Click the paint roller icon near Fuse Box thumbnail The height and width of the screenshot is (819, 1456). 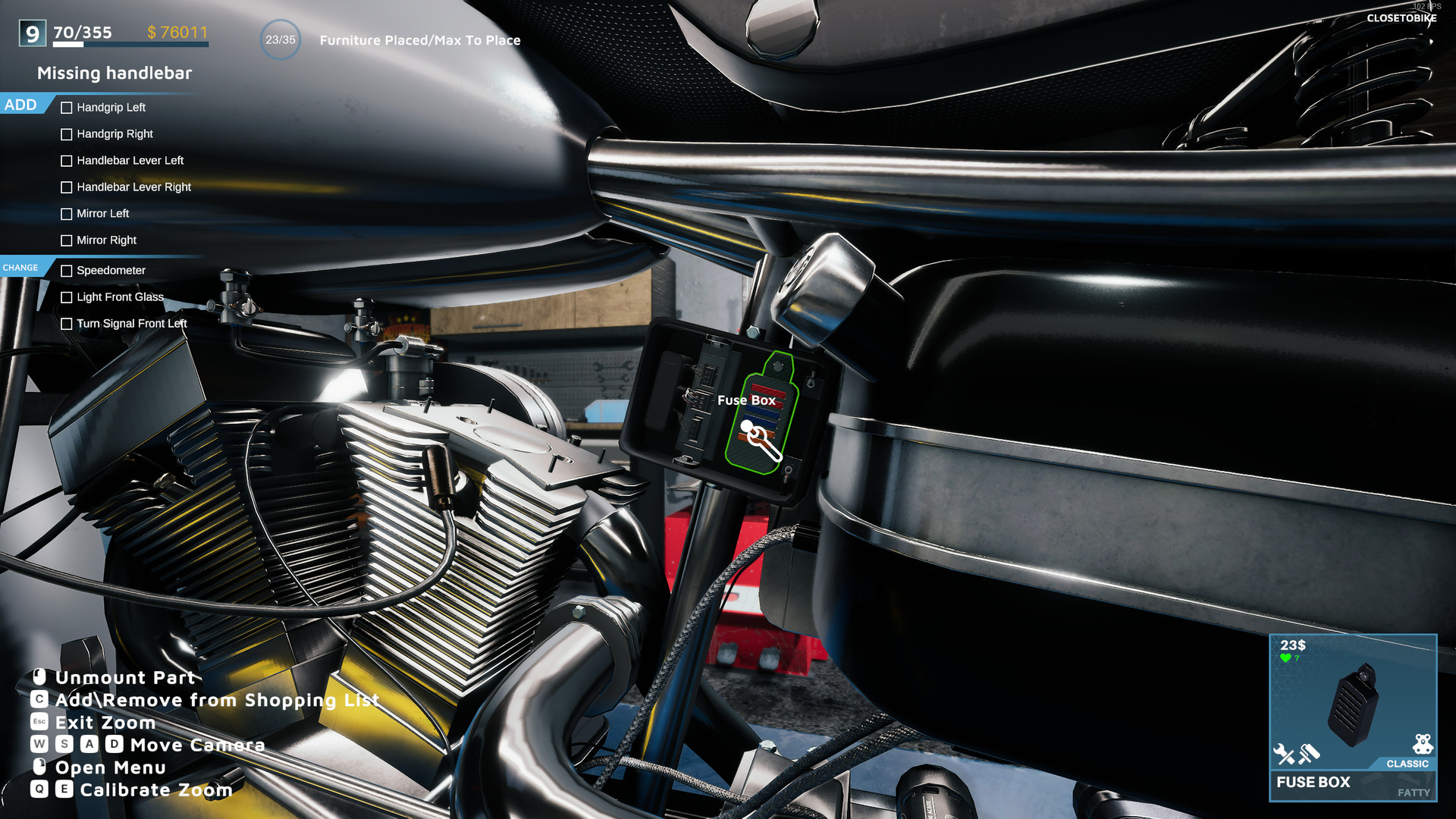coord(1308,754)
